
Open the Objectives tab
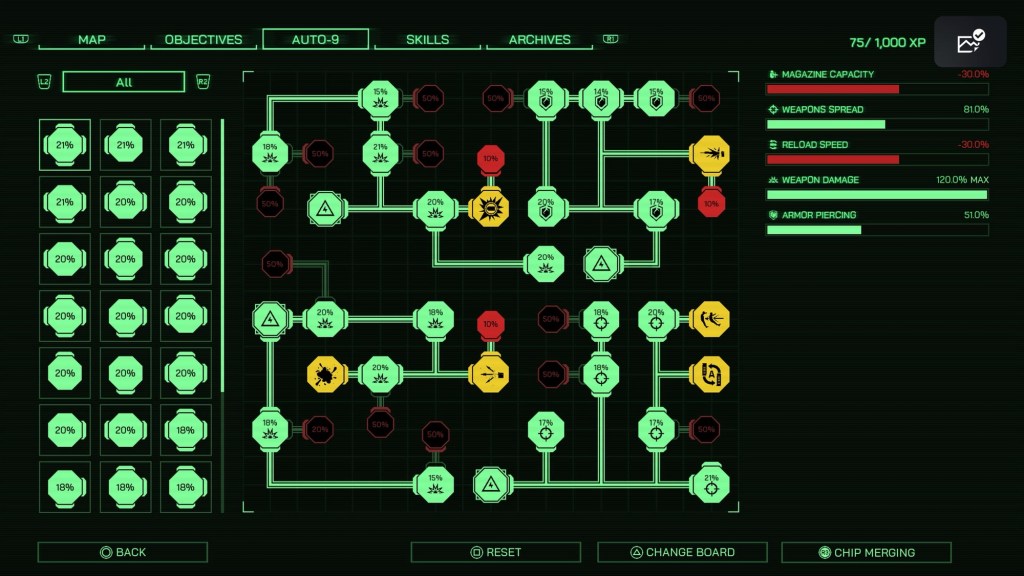point(203,40)
